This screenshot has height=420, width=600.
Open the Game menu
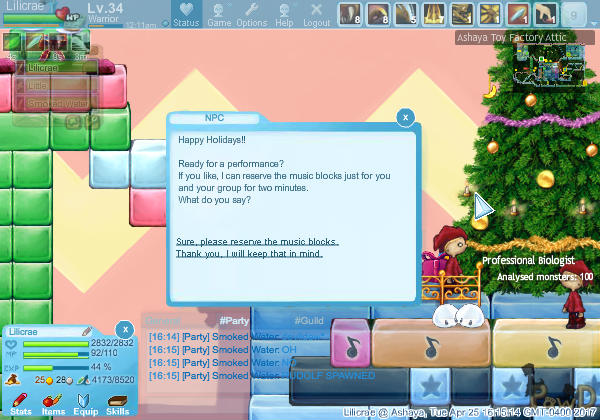click(219, 14)
